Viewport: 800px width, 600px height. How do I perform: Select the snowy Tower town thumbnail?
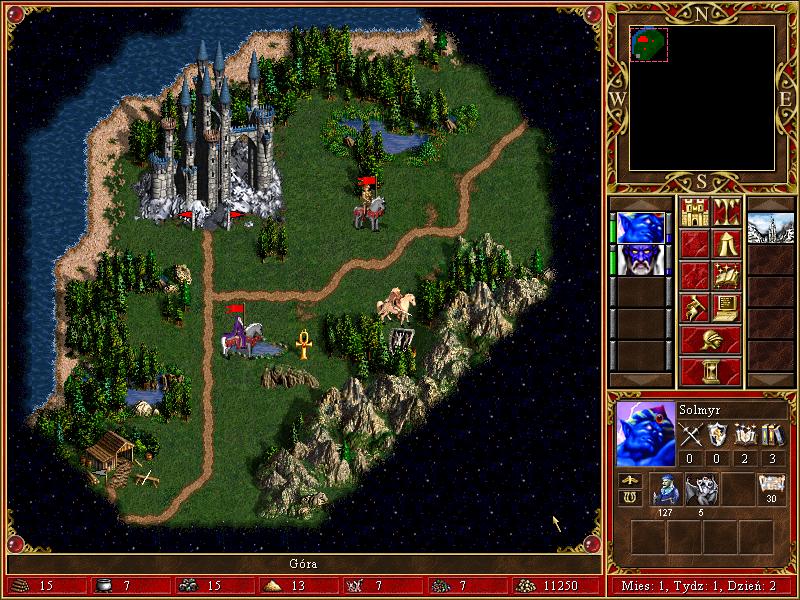pos(770,228)
